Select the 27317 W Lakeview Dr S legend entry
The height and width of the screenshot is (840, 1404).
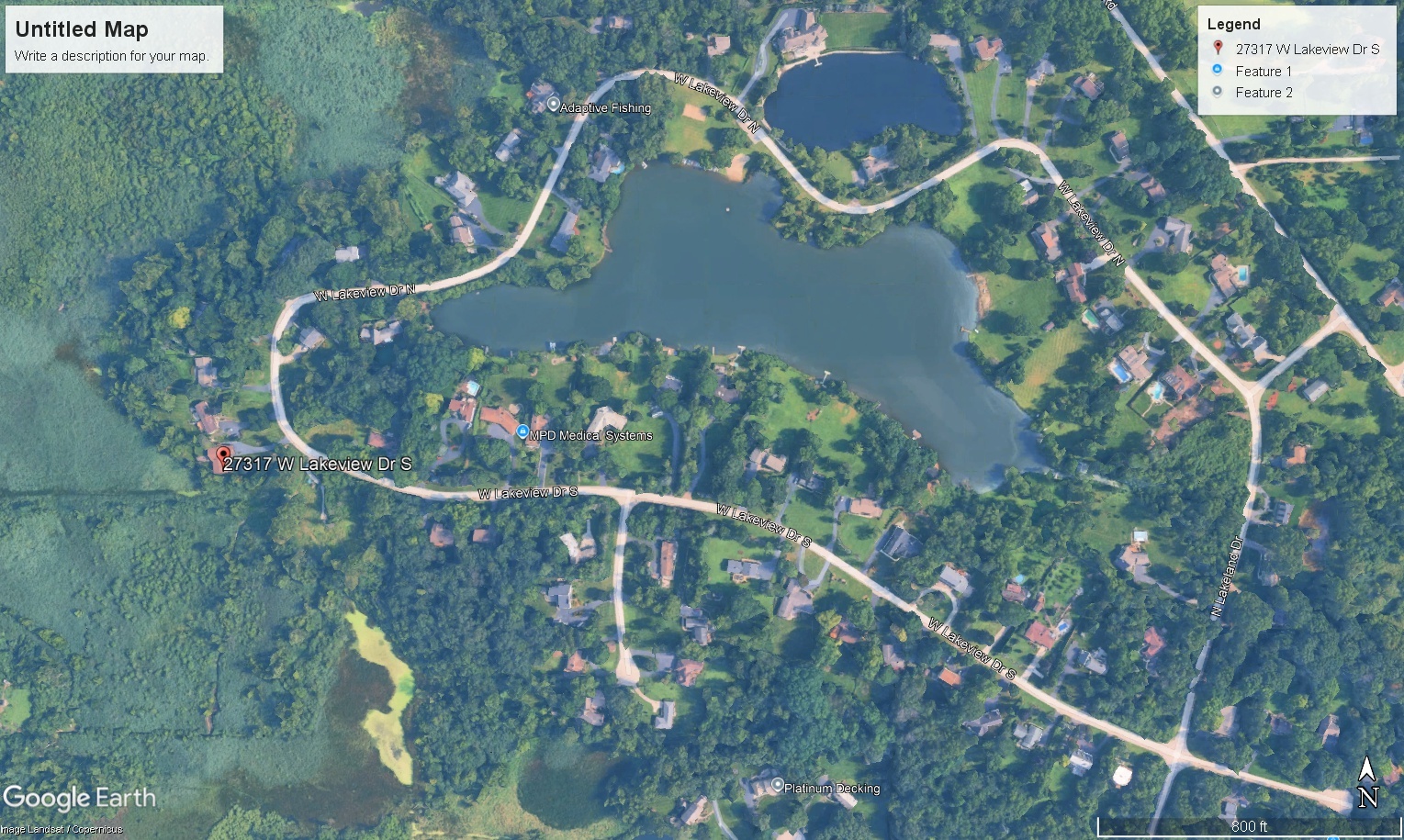(1306, 50)
